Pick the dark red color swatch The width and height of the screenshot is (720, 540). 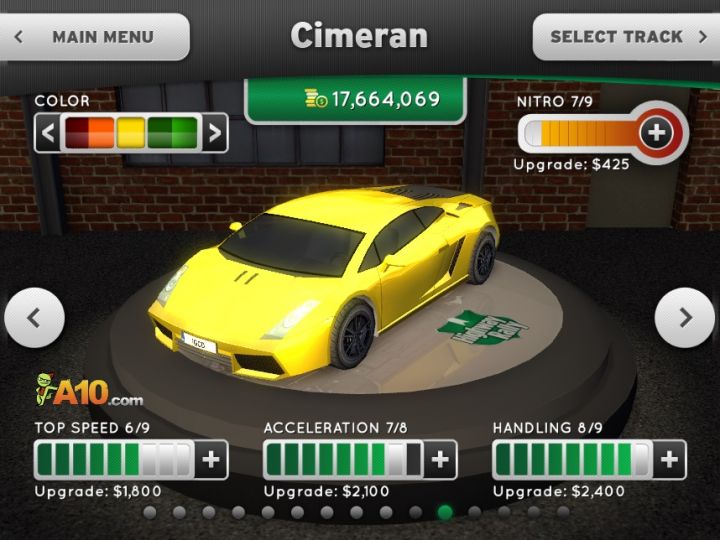[x=78, y=133]
